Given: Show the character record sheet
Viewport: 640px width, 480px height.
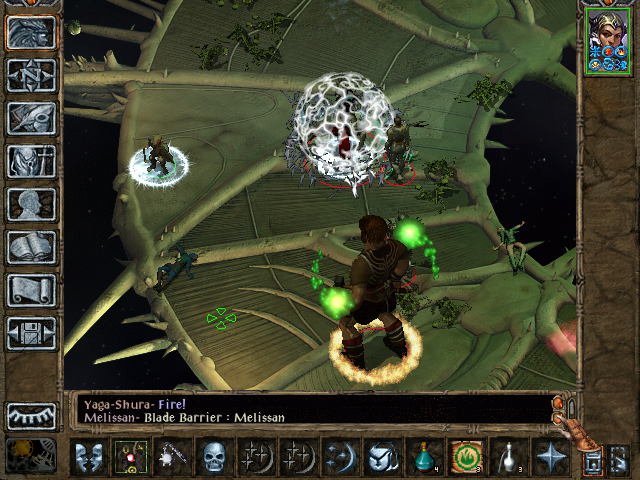Looking at the screenshot, I should [x=31, y=204].
